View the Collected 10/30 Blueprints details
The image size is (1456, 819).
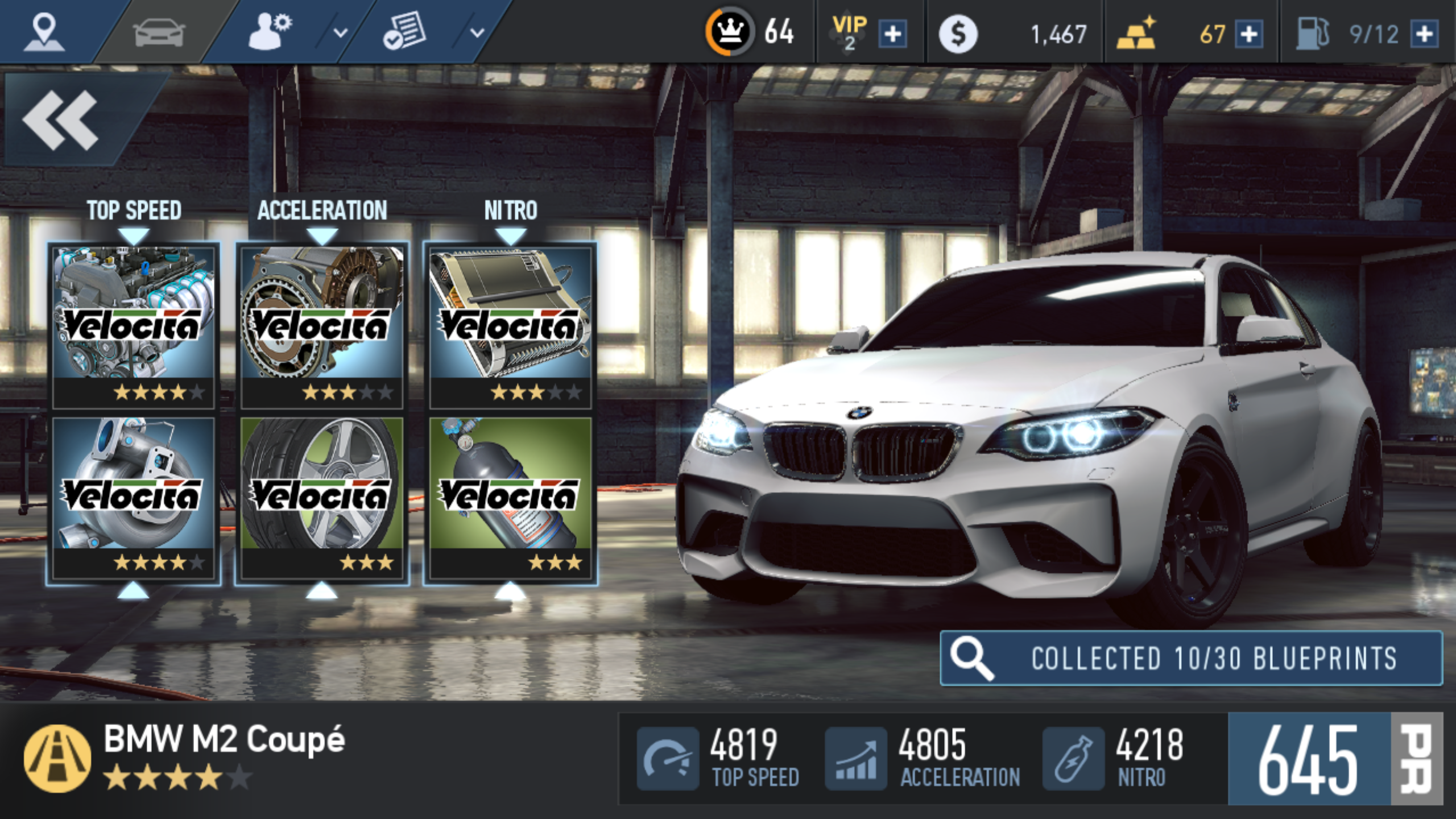click(1191, 658)
